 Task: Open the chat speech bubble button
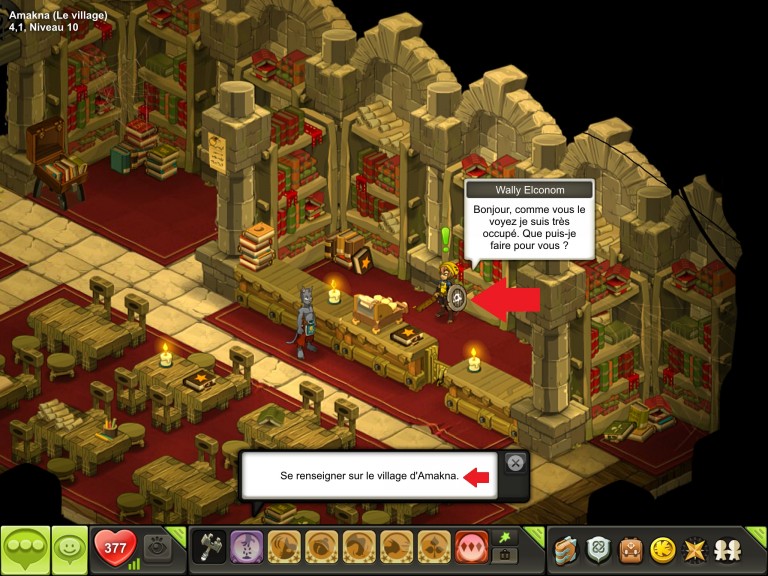(x=24, y=548)
